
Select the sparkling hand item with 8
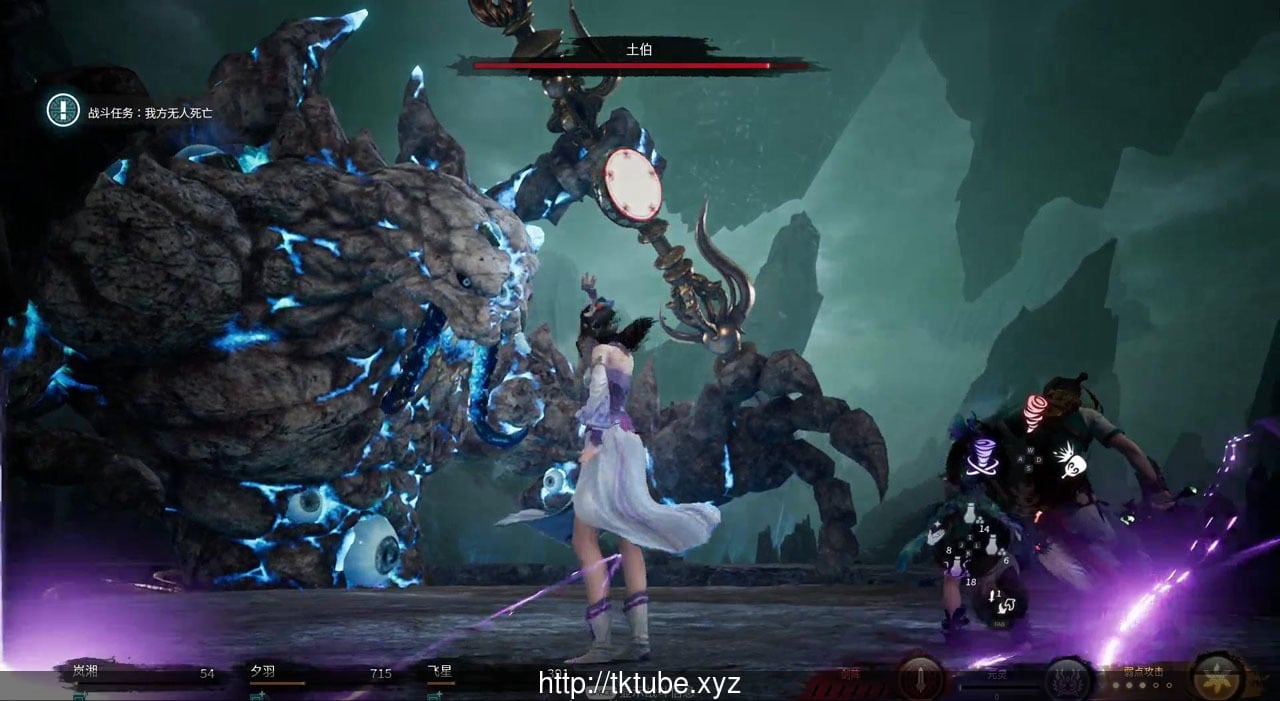coord(935,538)
